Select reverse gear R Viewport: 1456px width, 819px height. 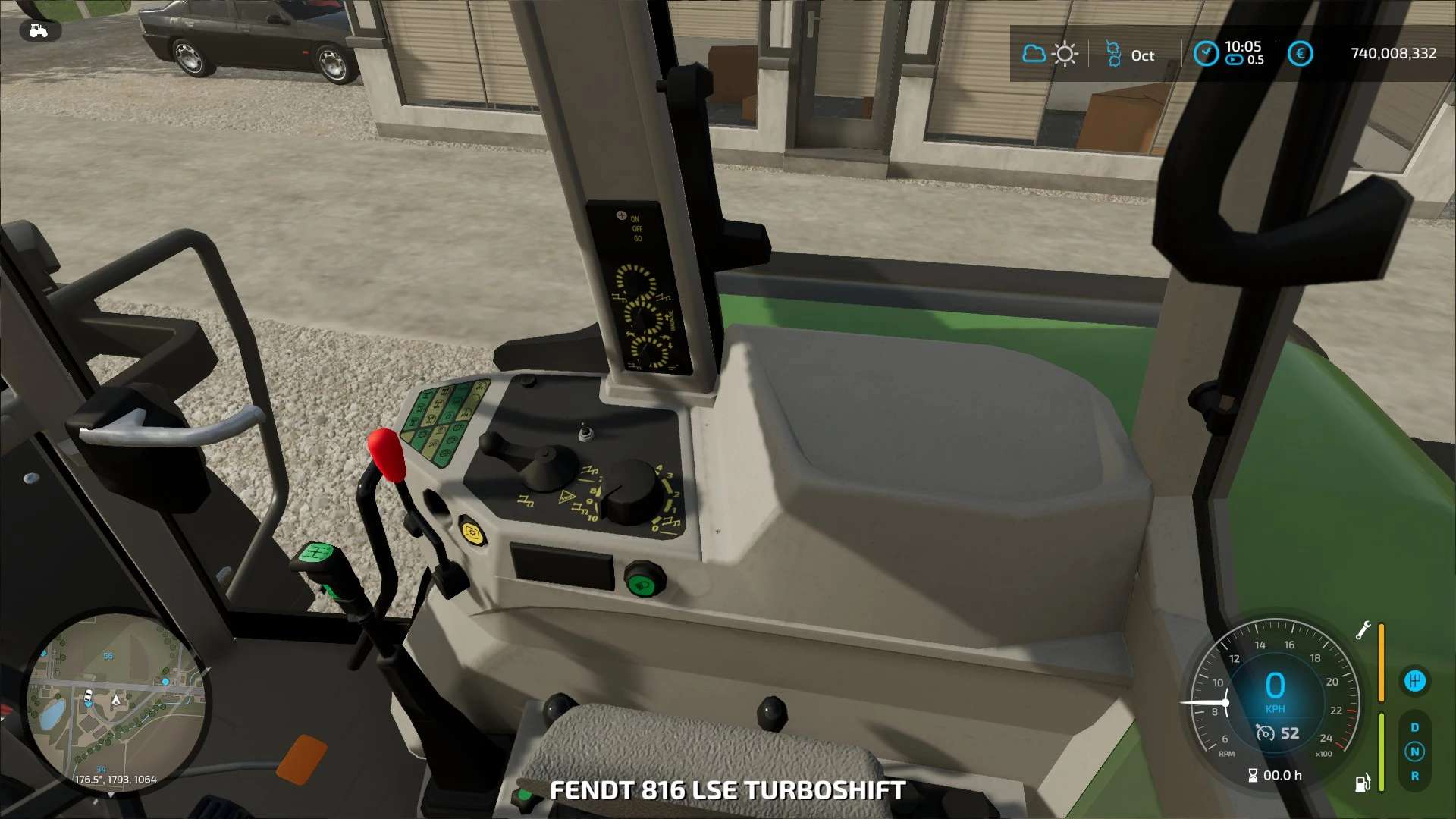click(x=1414, y=776)
